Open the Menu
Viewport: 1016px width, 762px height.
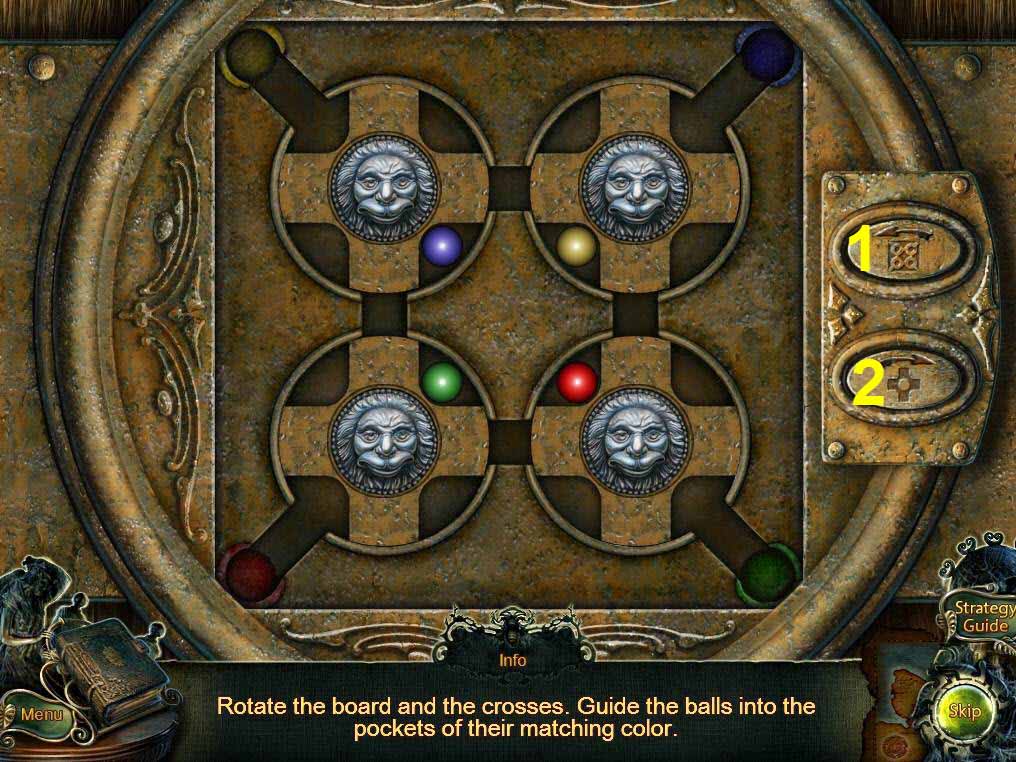click(x=41, y=714)
